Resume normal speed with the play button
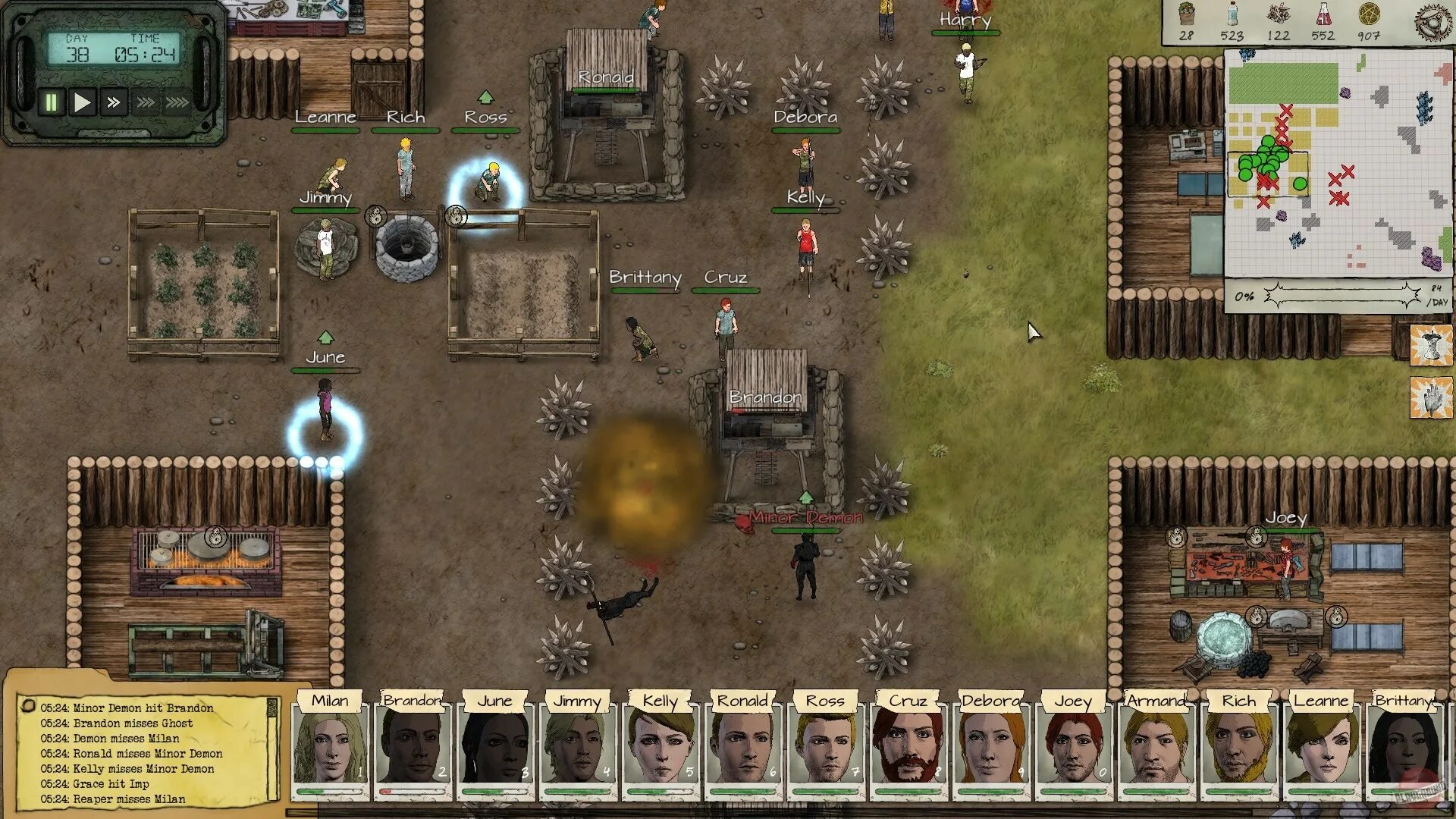The width and height of the screenshot is (1456, 819). tap(82, 102)
